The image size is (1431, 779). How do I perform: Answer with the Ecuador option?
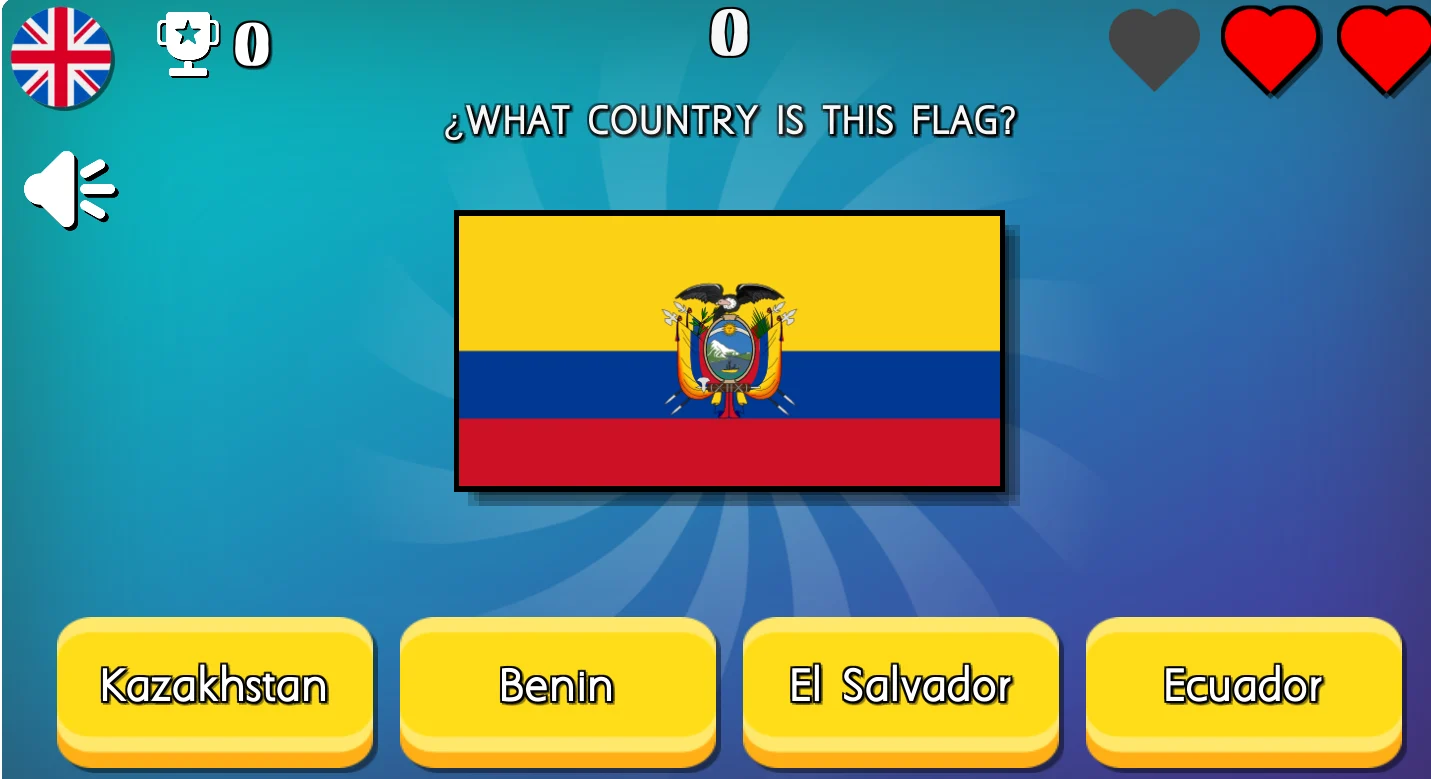[1243, 687]
